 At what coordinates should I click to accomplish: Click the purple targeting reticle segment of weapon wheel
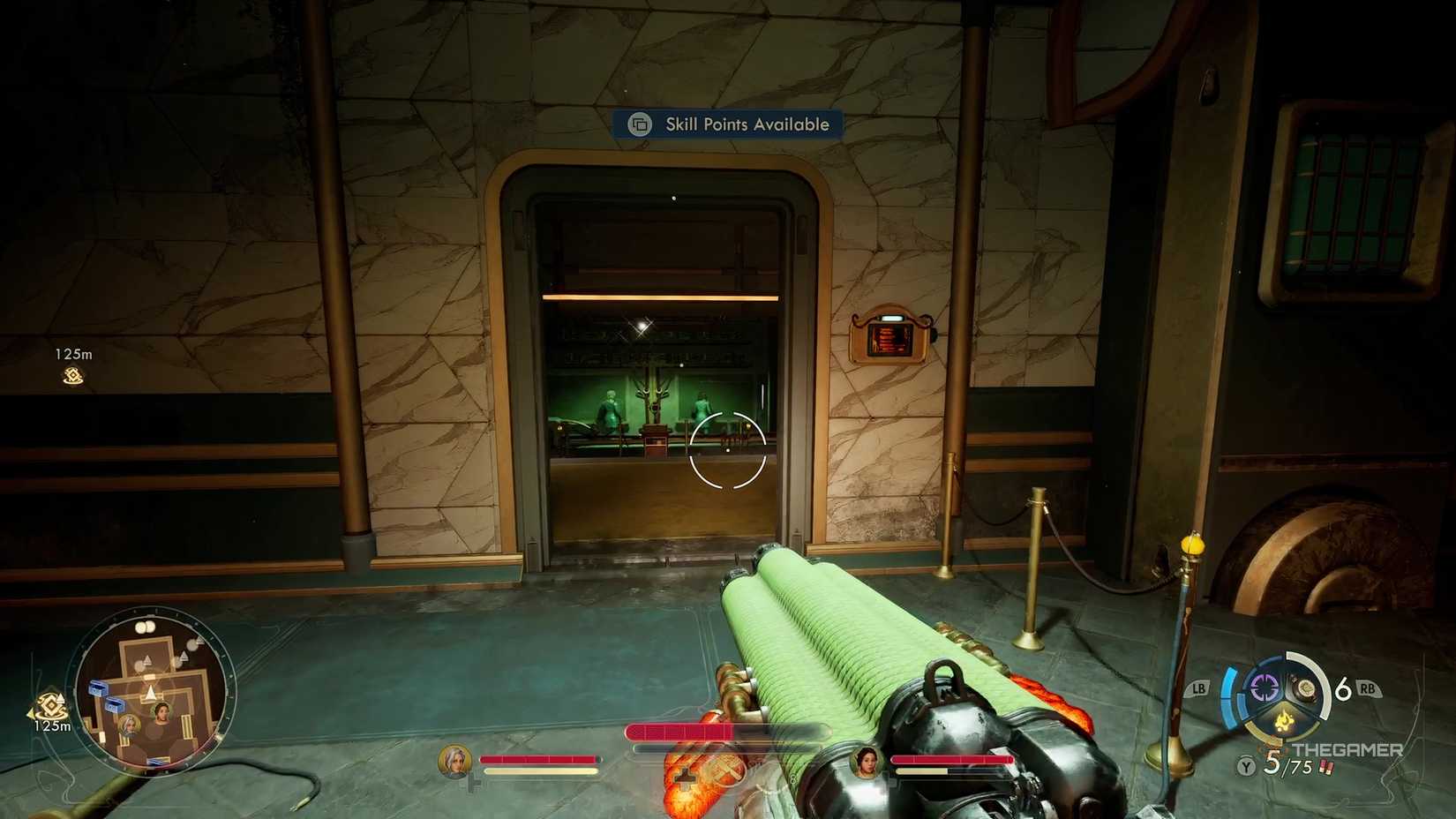[1264, 687]
